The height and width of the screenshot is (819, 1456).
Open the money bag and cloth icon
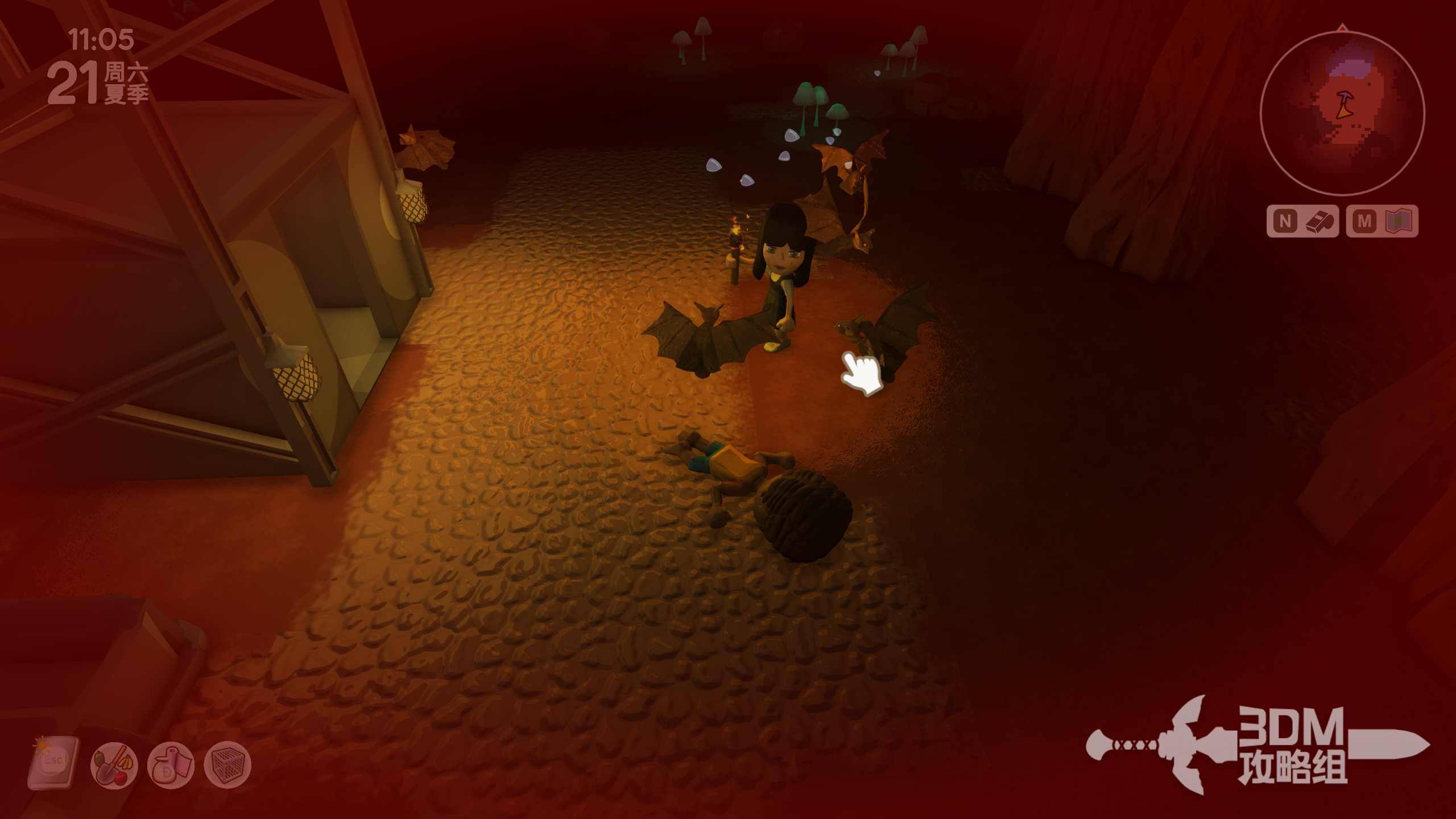(171, 766)
